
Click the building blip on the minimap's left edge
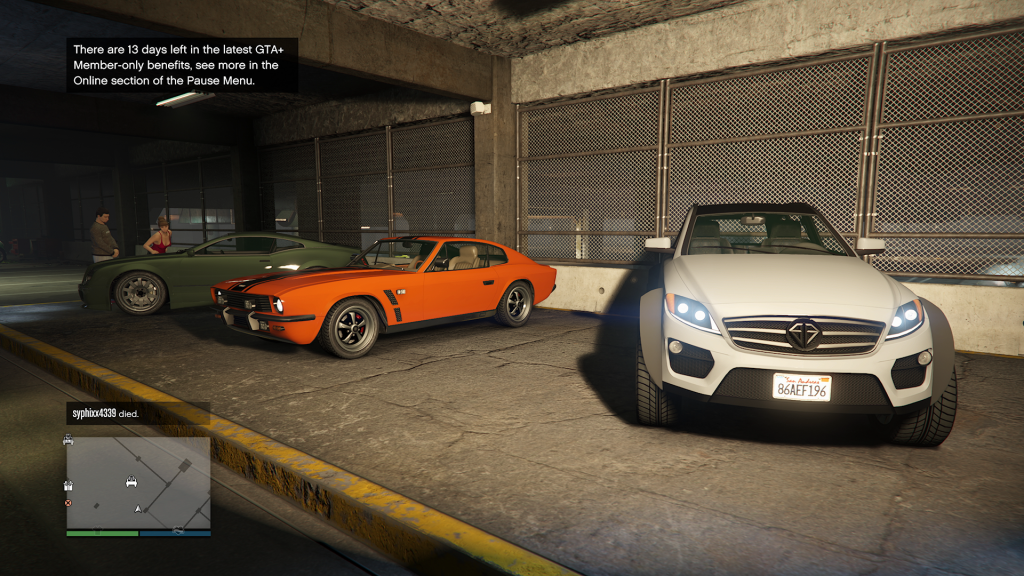coord(68,484)
